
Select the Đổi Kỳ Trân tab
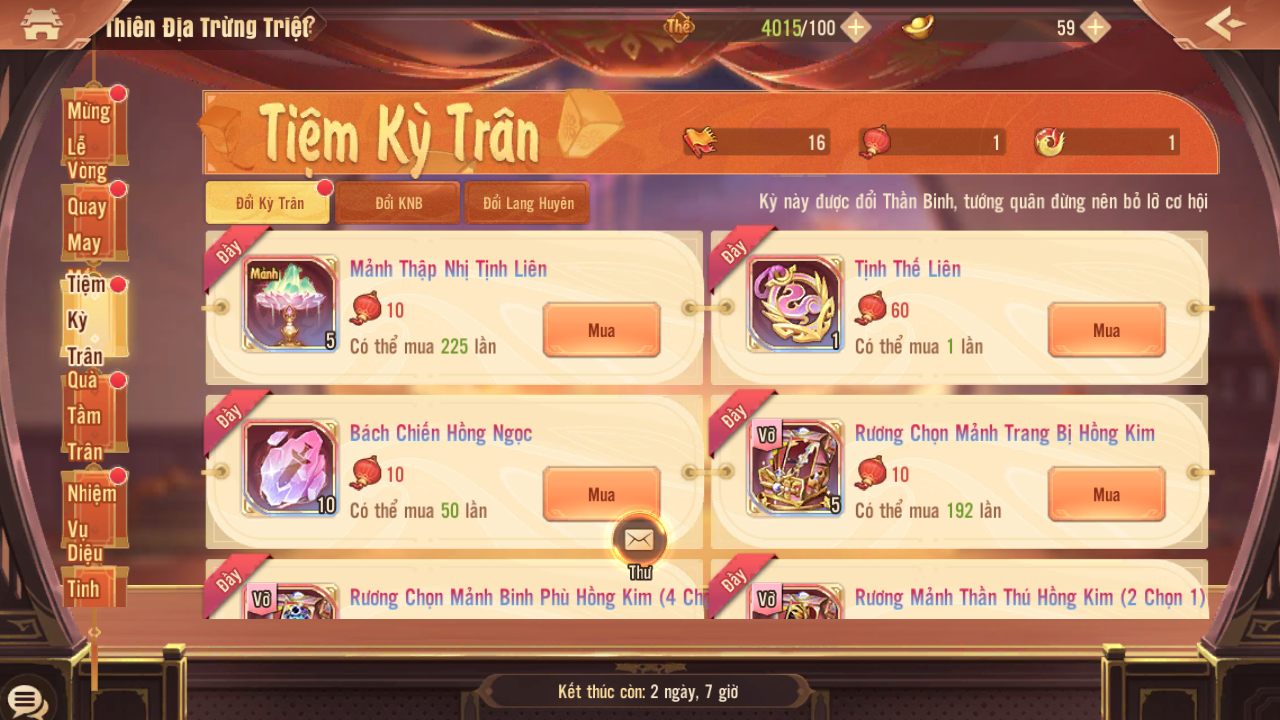coord(269,203)
